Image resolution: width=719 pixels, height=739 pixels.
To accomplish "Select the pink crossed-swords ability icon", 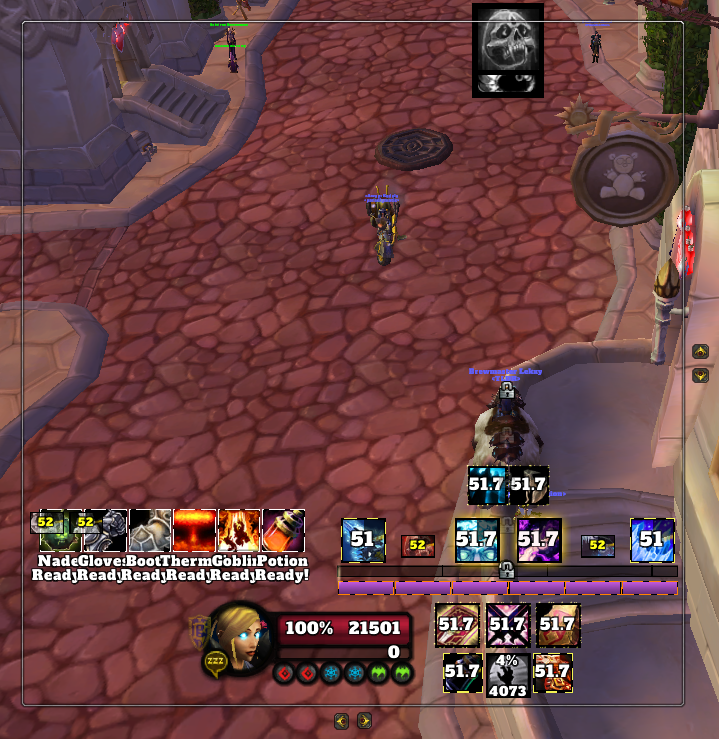I will coord(507,625).
